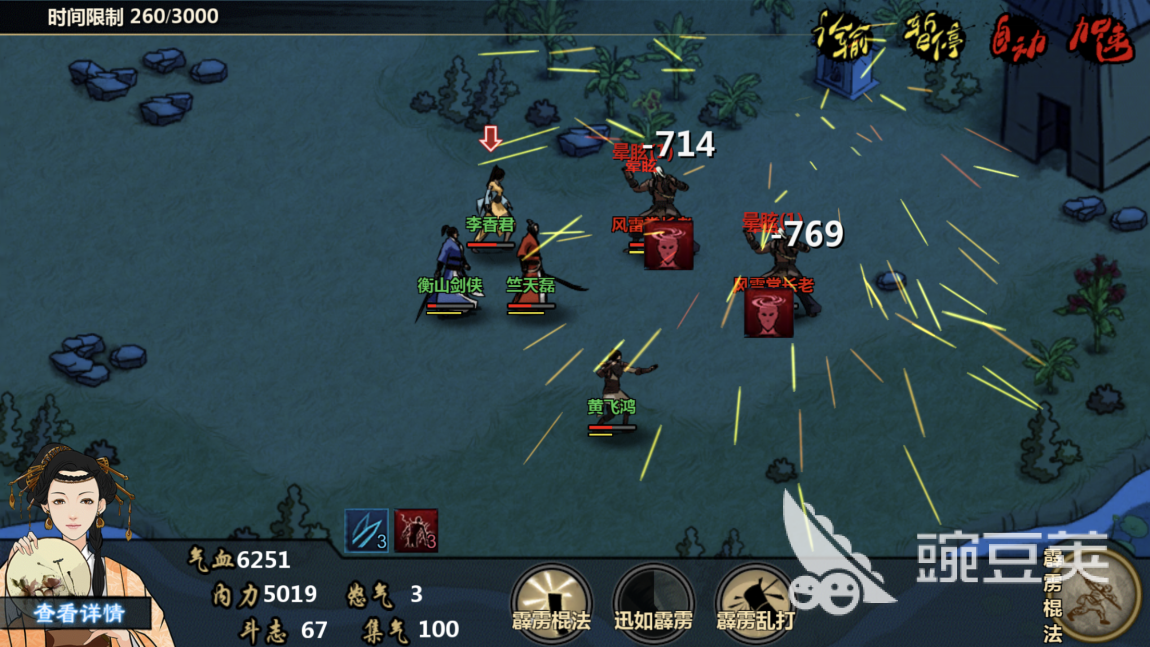
Task: Toggle 自动 auto-battle mode
Action: (x=1018, y=38)
